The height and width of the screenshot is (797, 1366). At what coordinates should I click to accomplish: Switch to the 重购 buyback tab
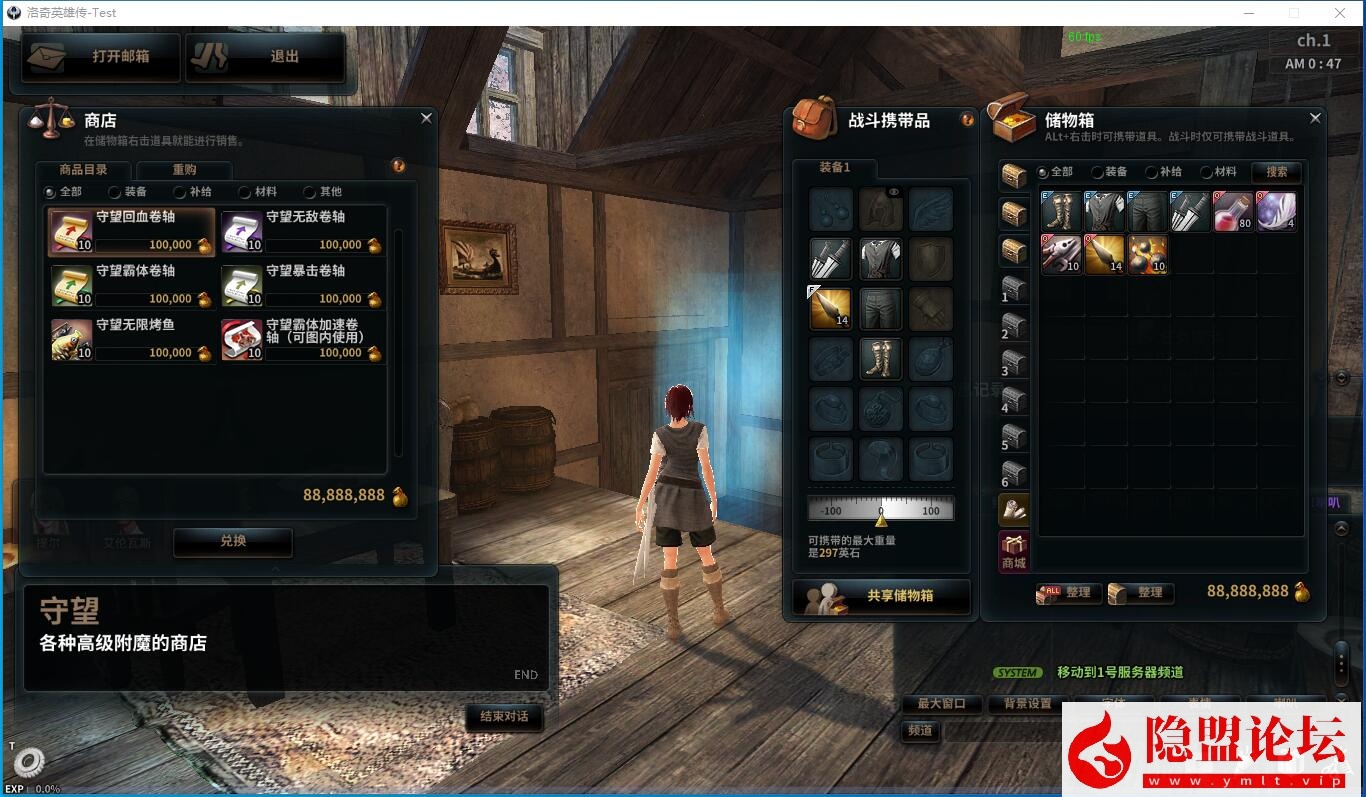[x=184, y=170]
